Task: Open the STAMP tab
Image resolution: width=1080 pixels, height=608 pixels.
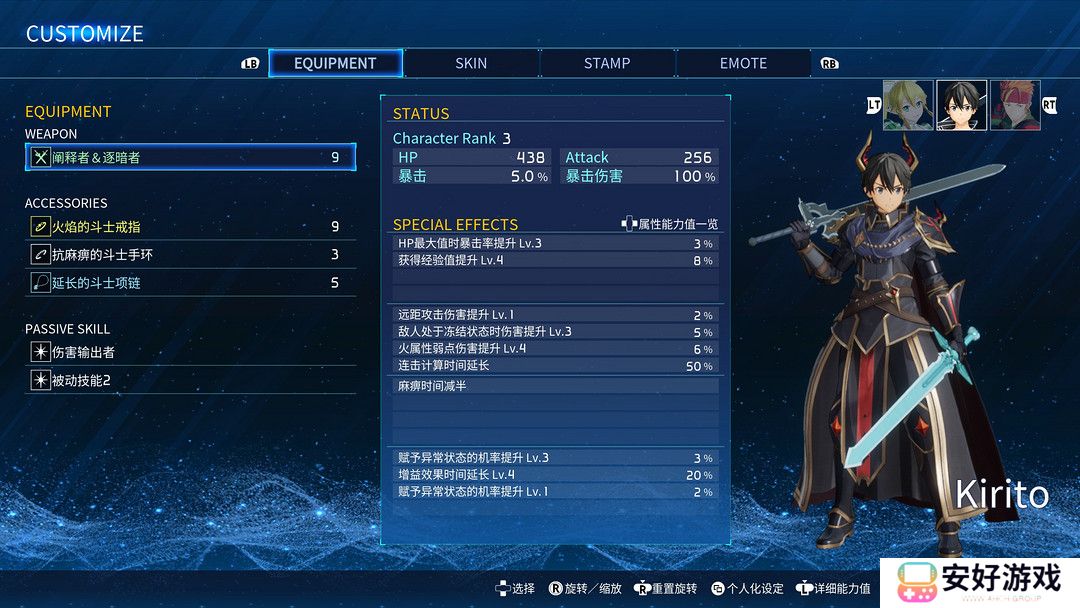Action: [607, 63]
